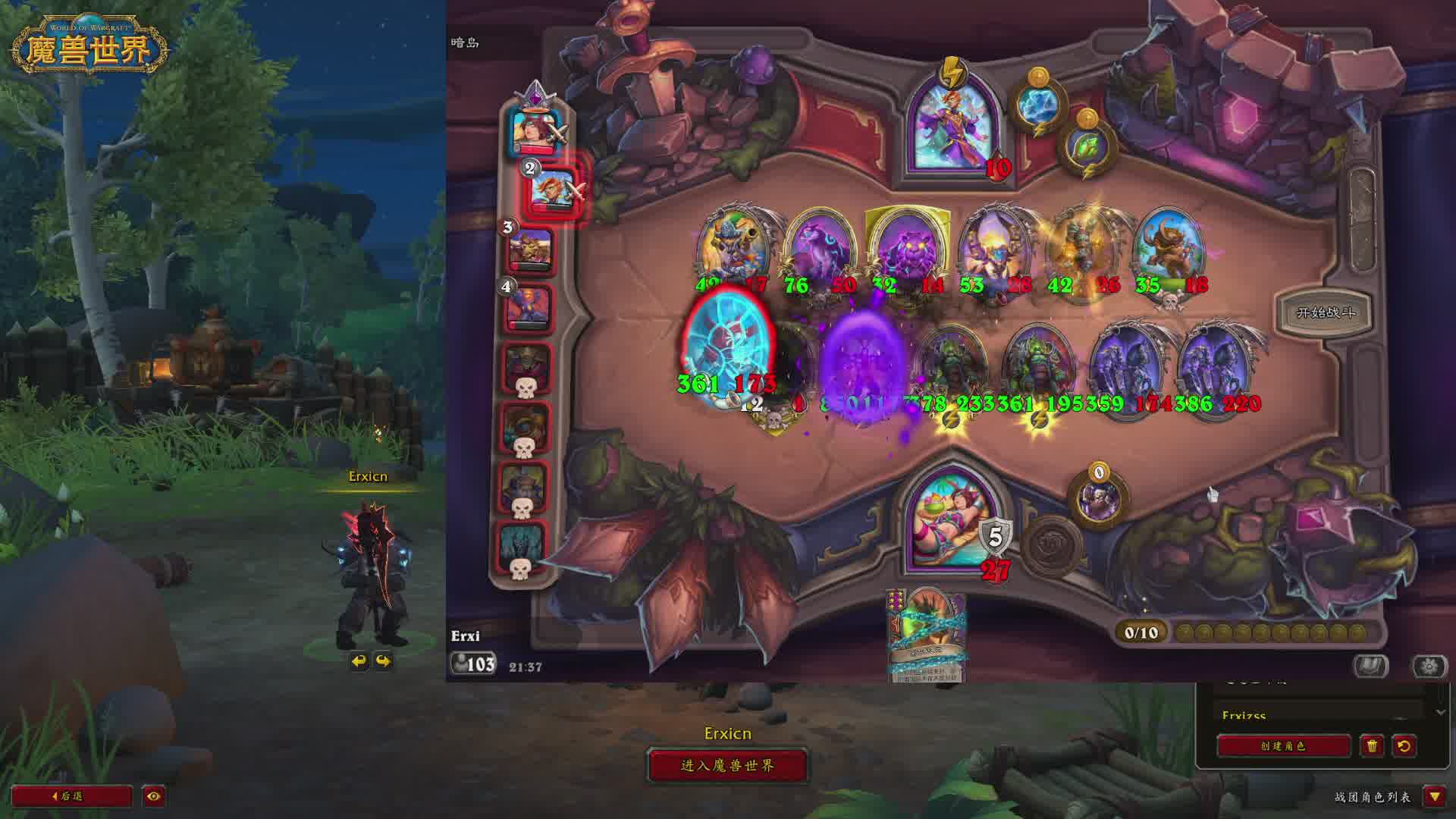
Task: Click the 开始战斗 start battle button
Action: pos(1326,312)
